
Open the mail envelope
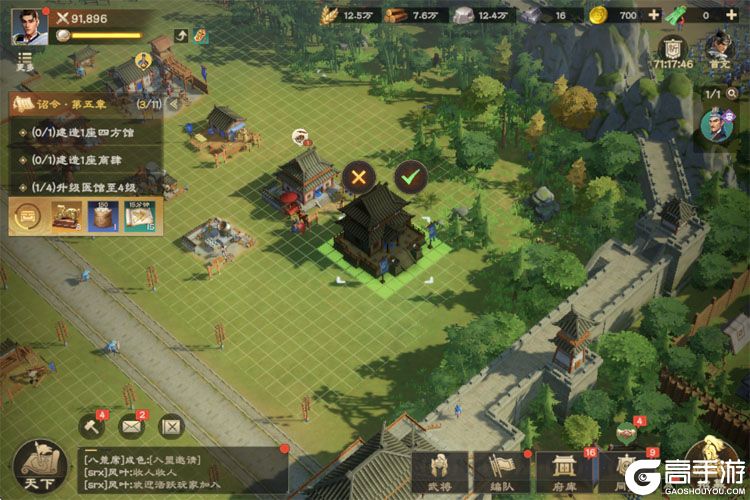tap(132, 427)
